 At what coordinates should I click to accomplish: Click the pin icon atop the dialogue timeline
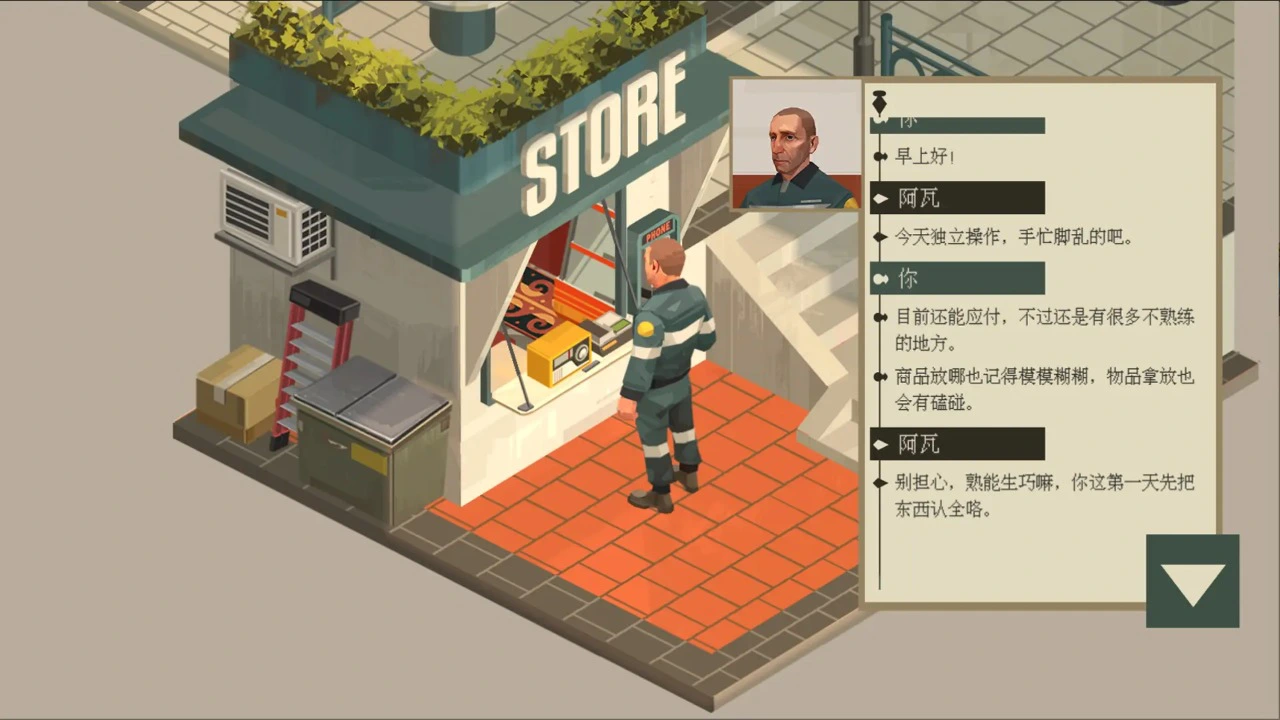point(880,103)
